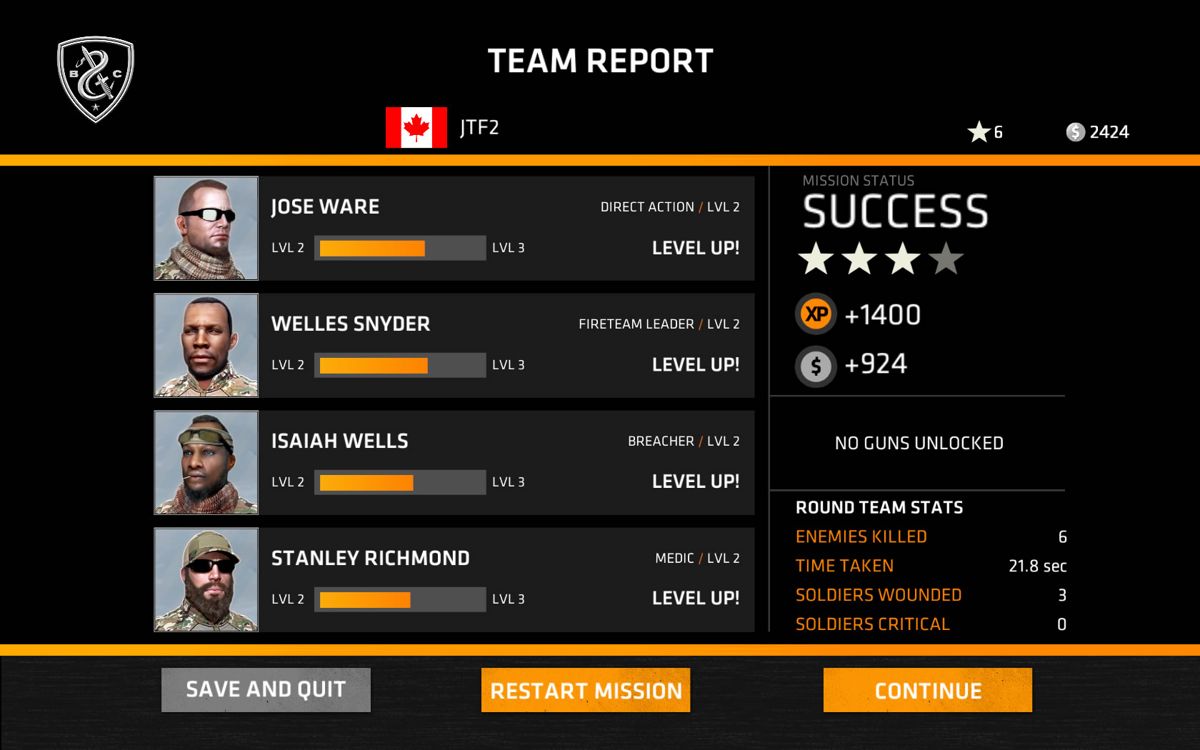This screenshot has width=1200, height=750.
Task: Click Jose Ware's portrait
Action: 206,228
